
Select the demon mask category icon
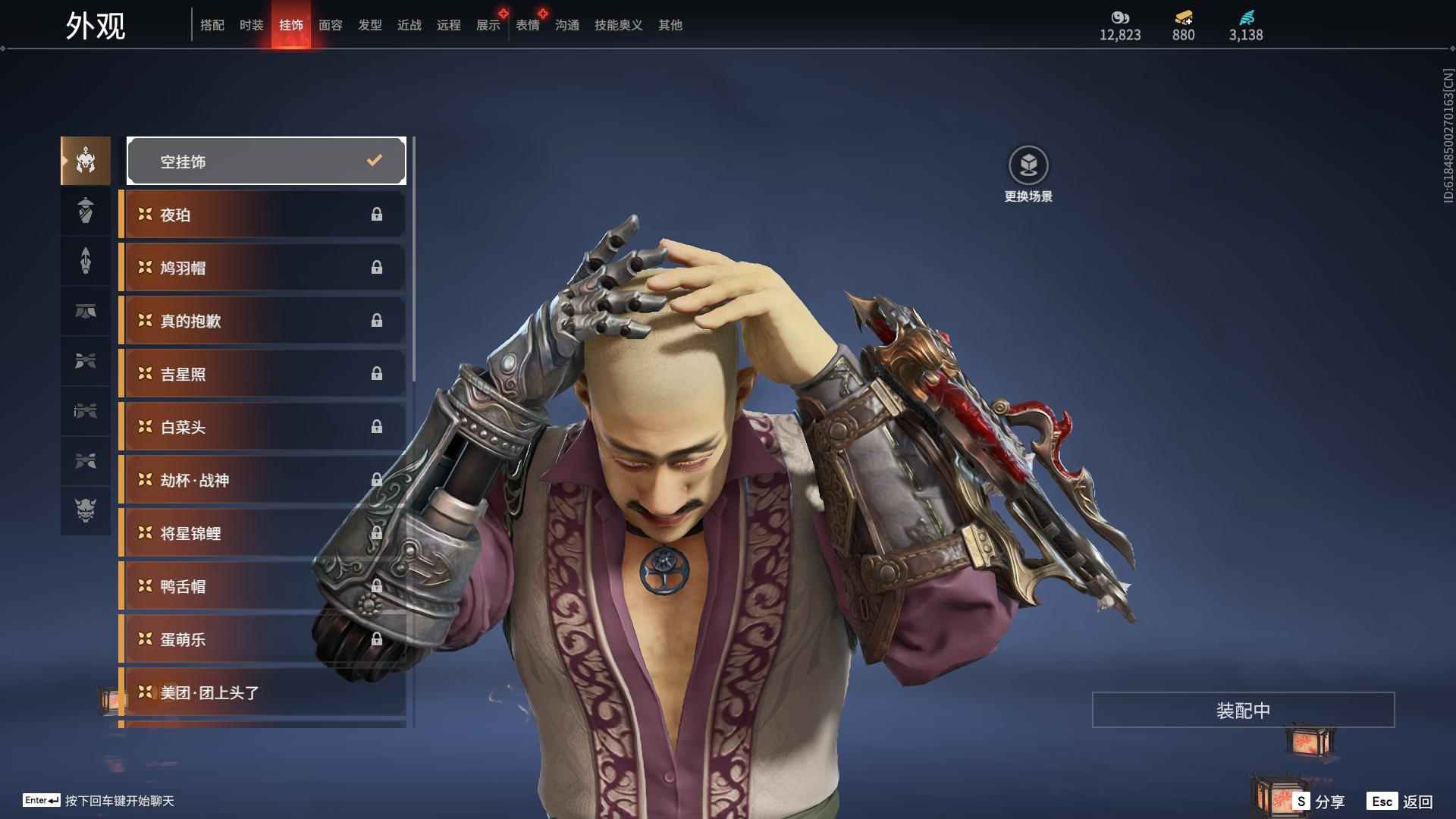[85, 512]
